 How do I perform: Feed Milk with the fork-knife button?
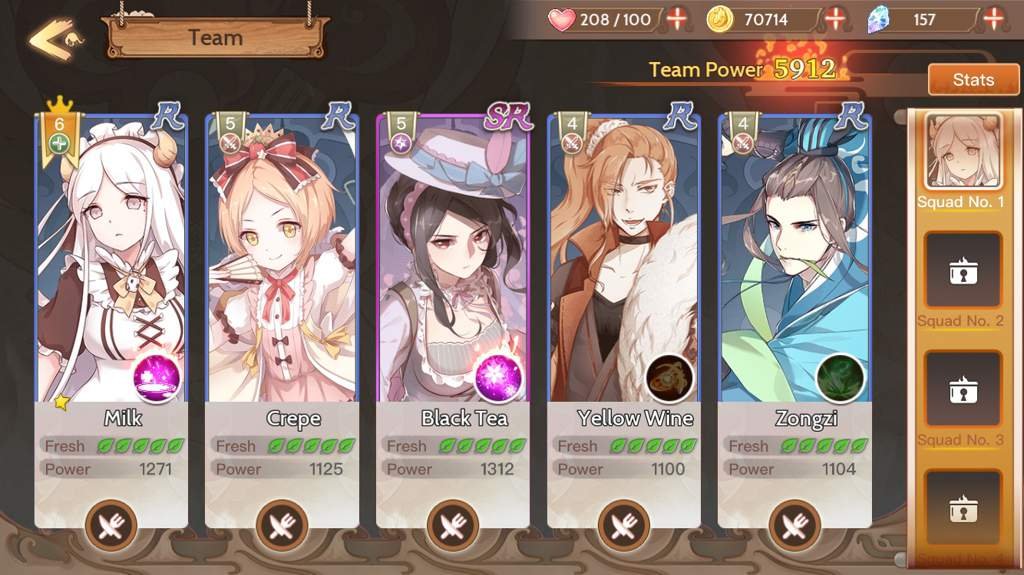(111, 524)
